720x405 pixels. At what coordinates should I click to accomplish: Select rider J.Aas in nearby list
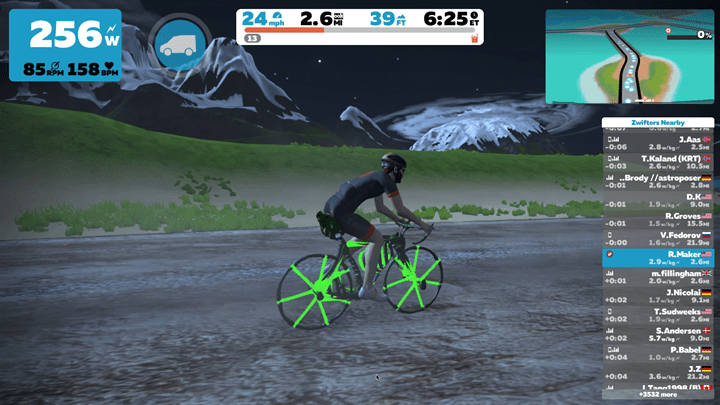click(657, 142)
